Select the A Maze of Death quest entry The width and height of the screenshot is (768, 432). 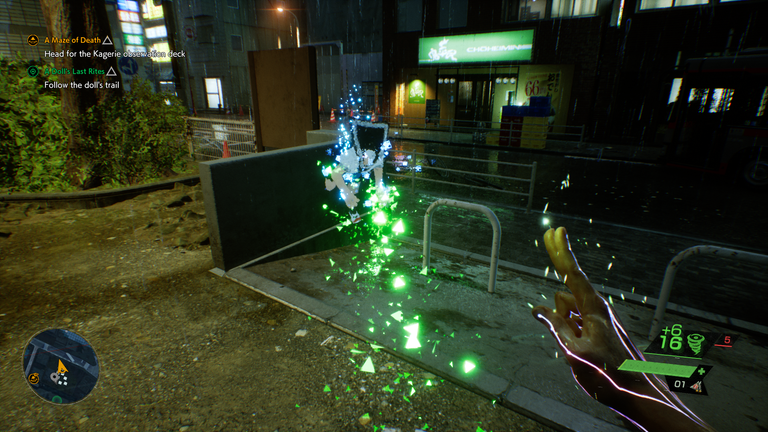tap(72, 40)
